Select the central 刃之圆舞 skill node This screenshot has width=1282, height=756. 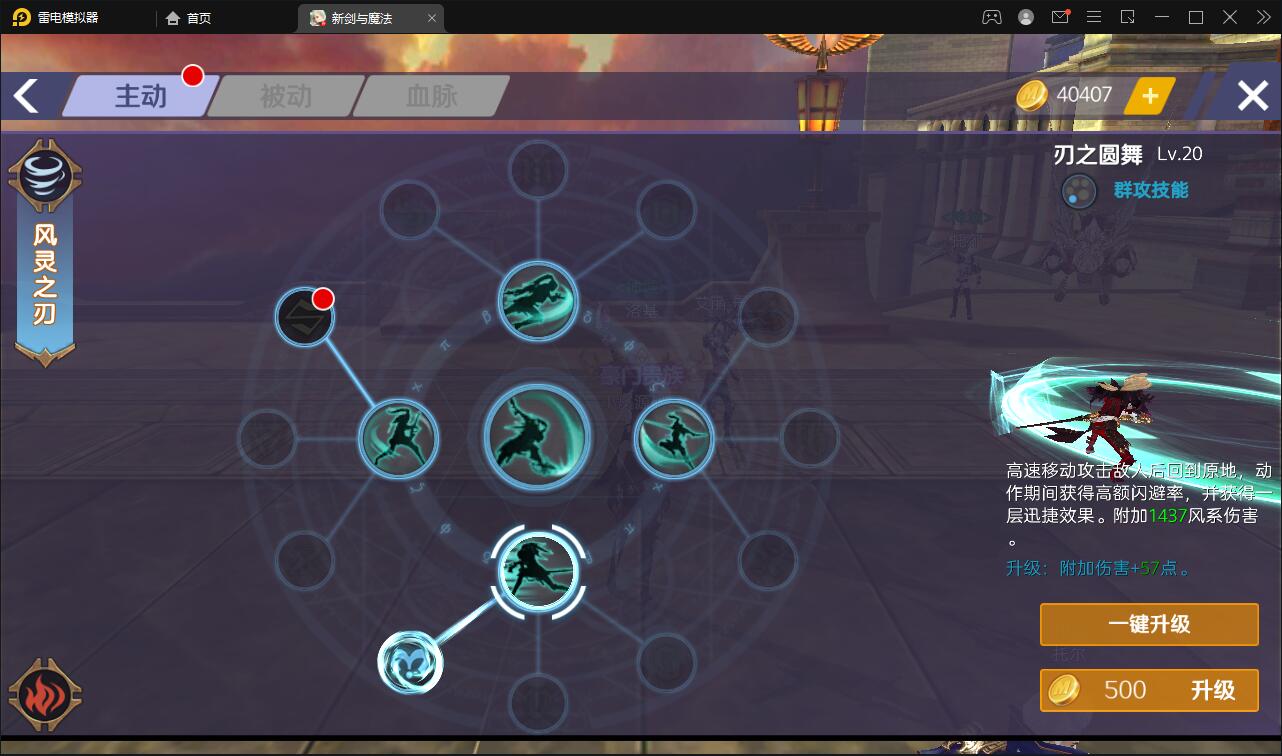pos(537,434)
